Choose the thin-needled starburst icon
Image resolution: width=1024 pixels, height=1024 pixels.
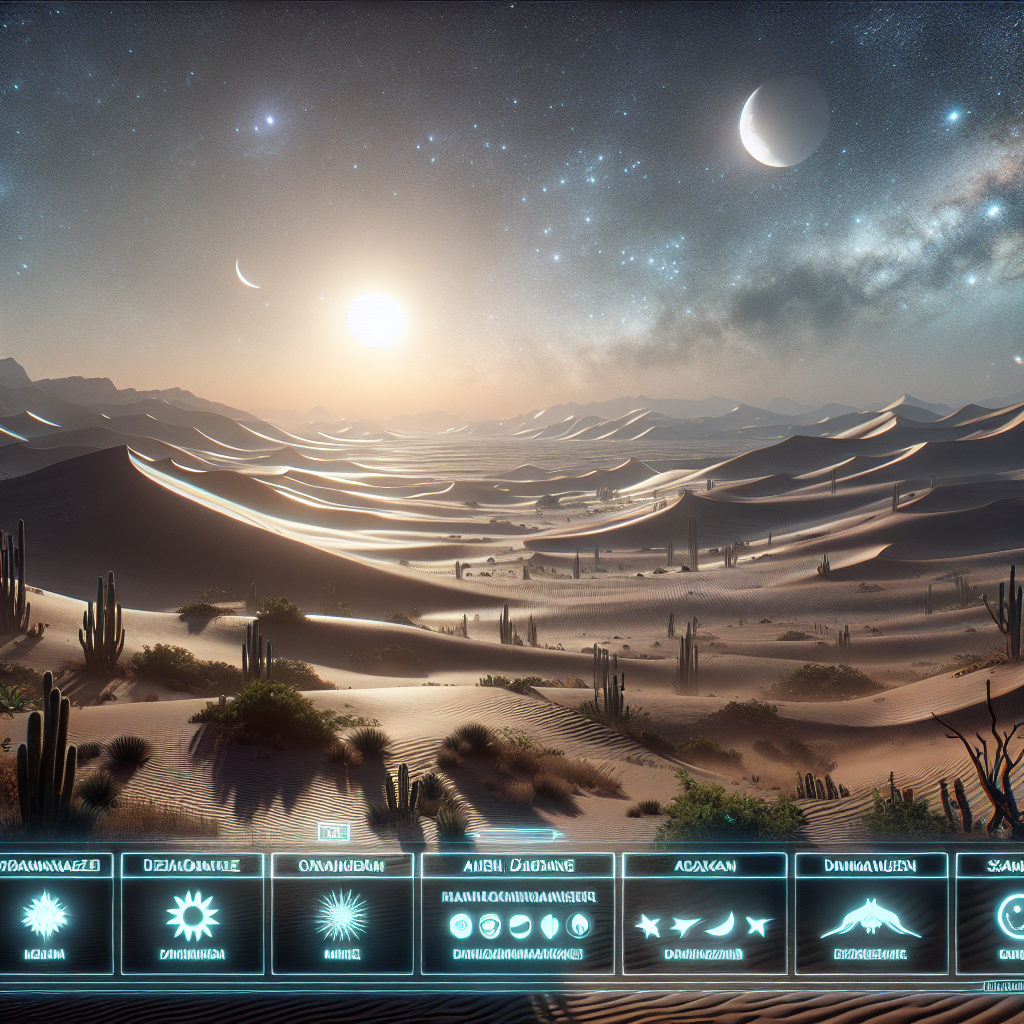pos(344,916)
